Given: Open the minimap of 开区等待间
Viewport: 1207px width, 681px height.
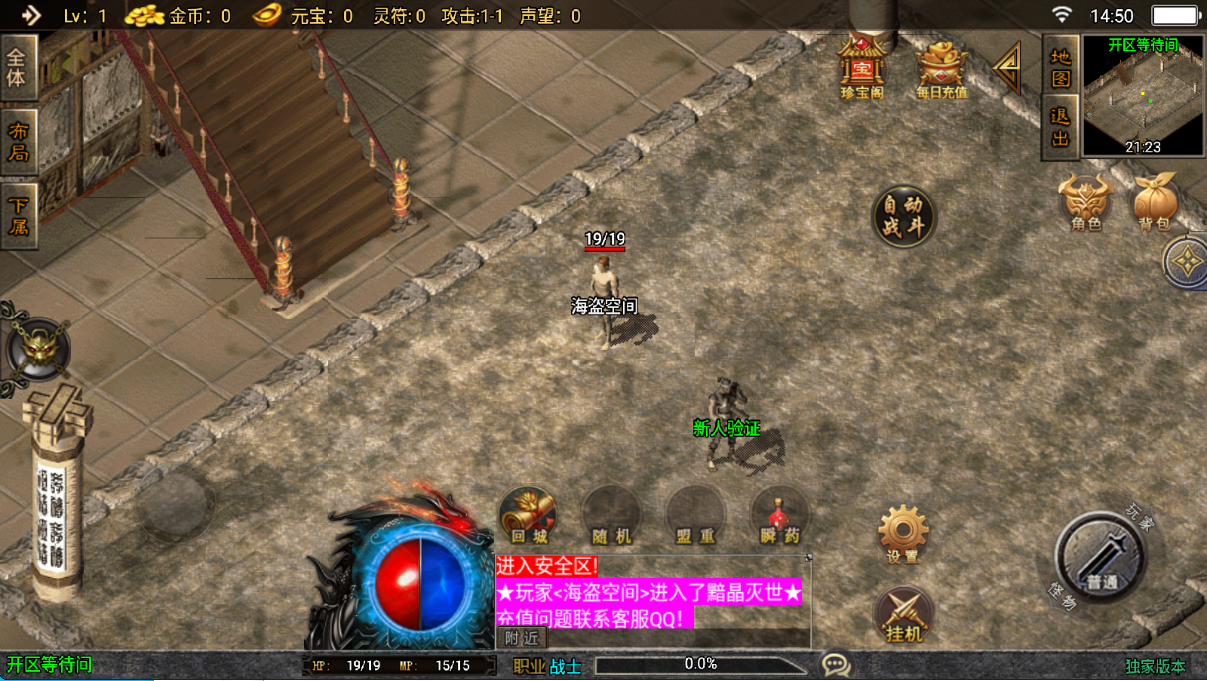Looking at the screenshot, I should click(1142, 96).
